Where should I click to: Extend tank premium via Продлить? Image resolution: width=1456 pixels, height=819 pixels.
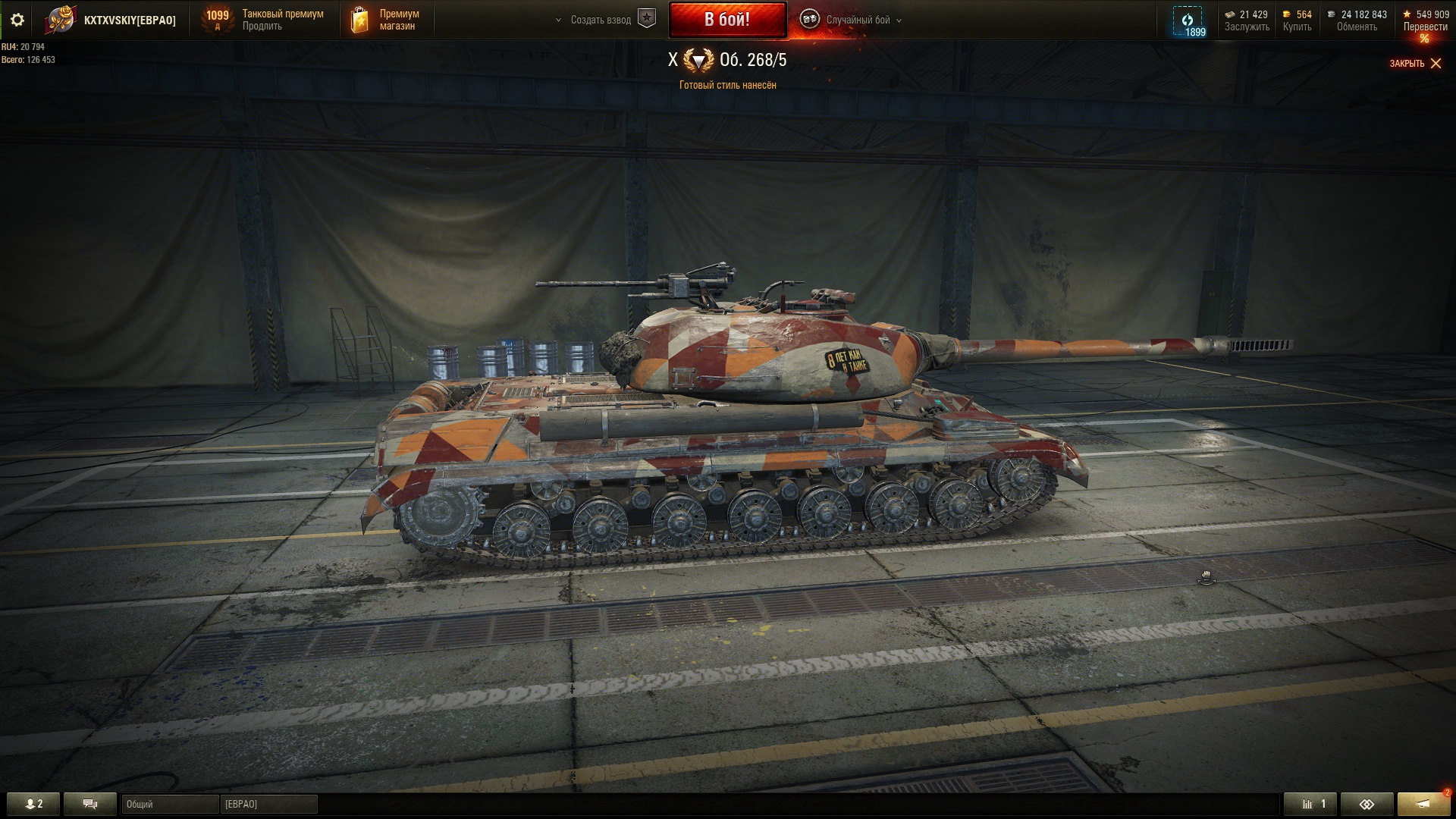(262, 27)
